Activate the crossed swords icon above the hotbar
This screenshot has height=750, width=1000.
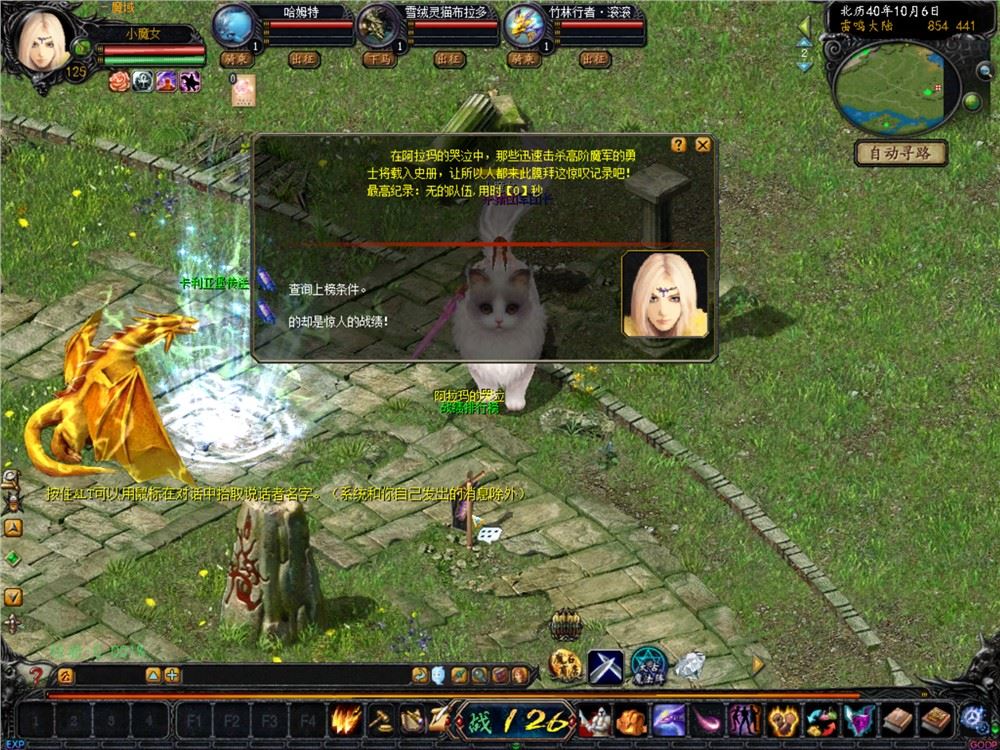point(605,663)
